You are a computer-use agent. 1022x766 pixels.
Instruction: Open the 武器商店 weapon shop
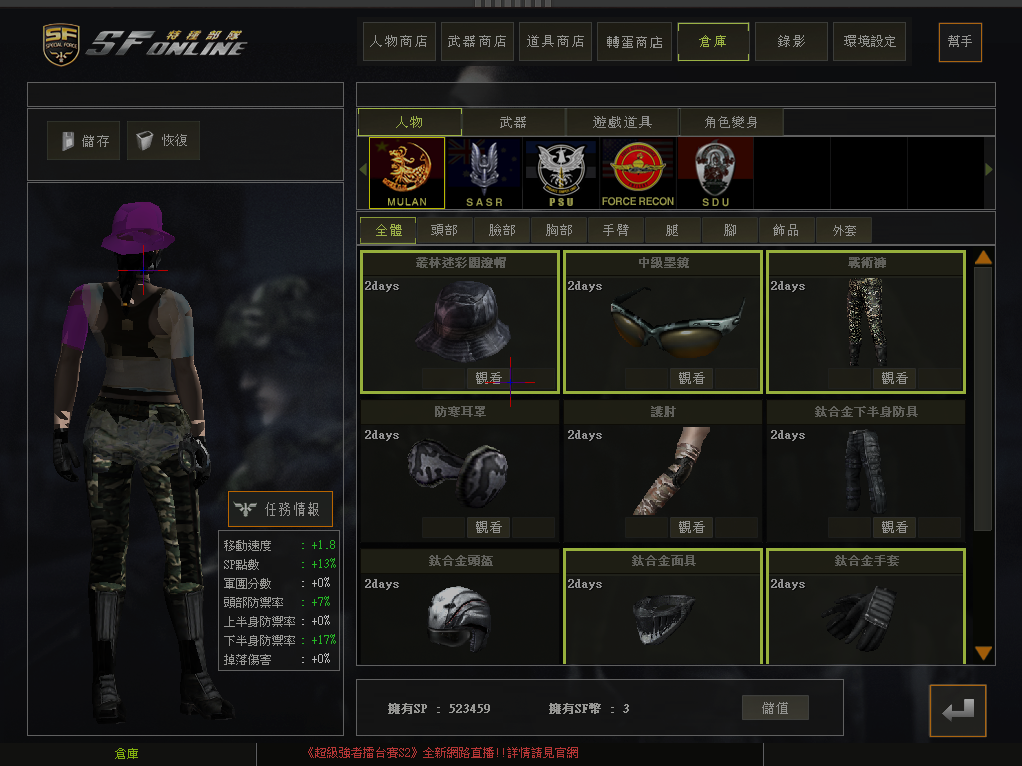point(477,42)
